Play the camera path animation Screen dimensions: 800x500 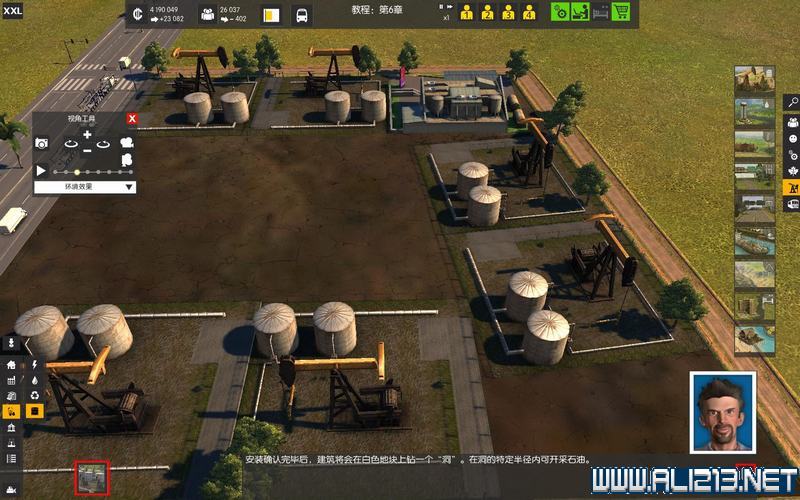[x=42, y=171]
